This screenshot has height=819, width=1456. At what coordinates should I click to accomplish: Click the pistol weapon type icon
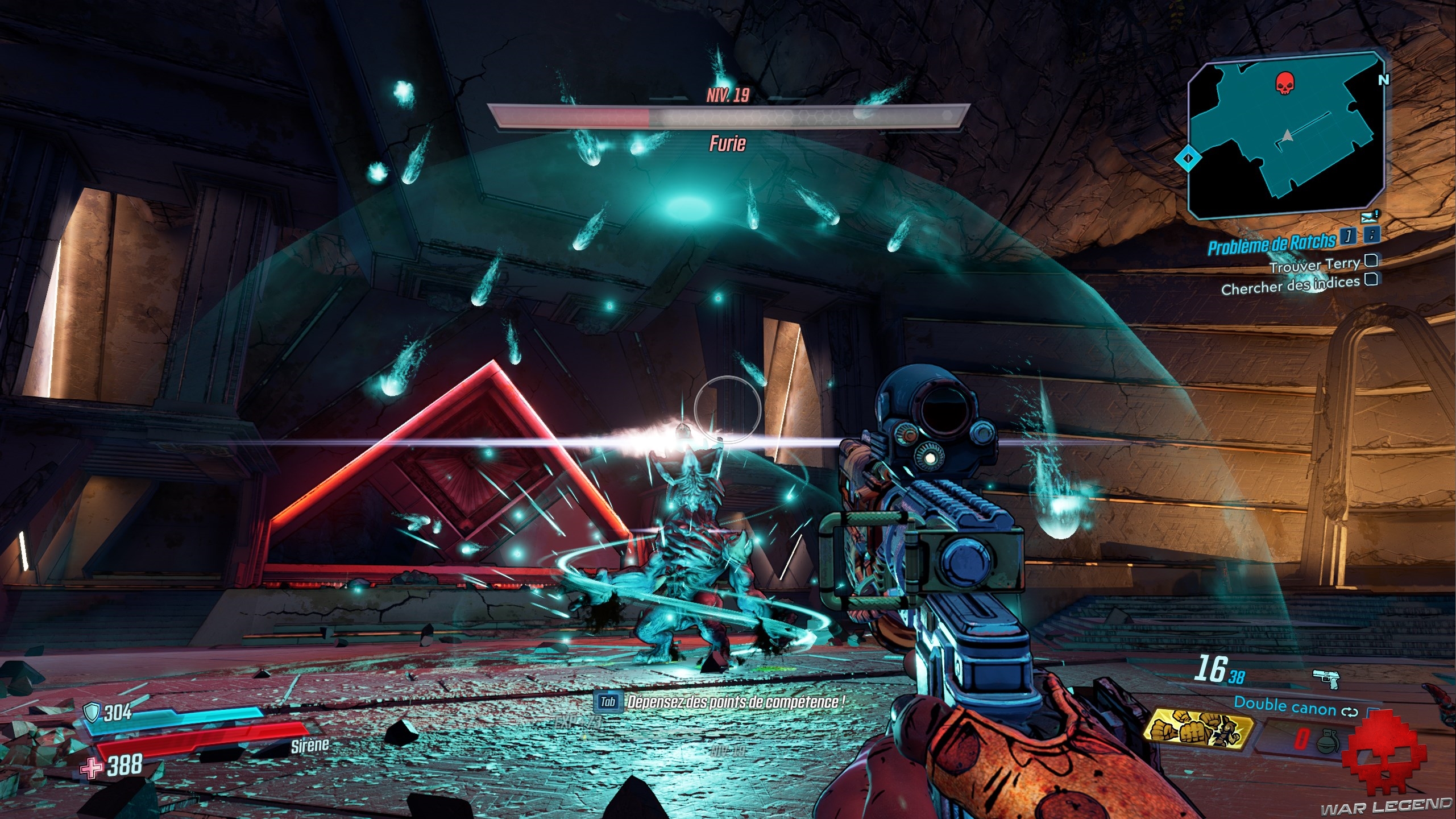click(x=1326, y=679)
